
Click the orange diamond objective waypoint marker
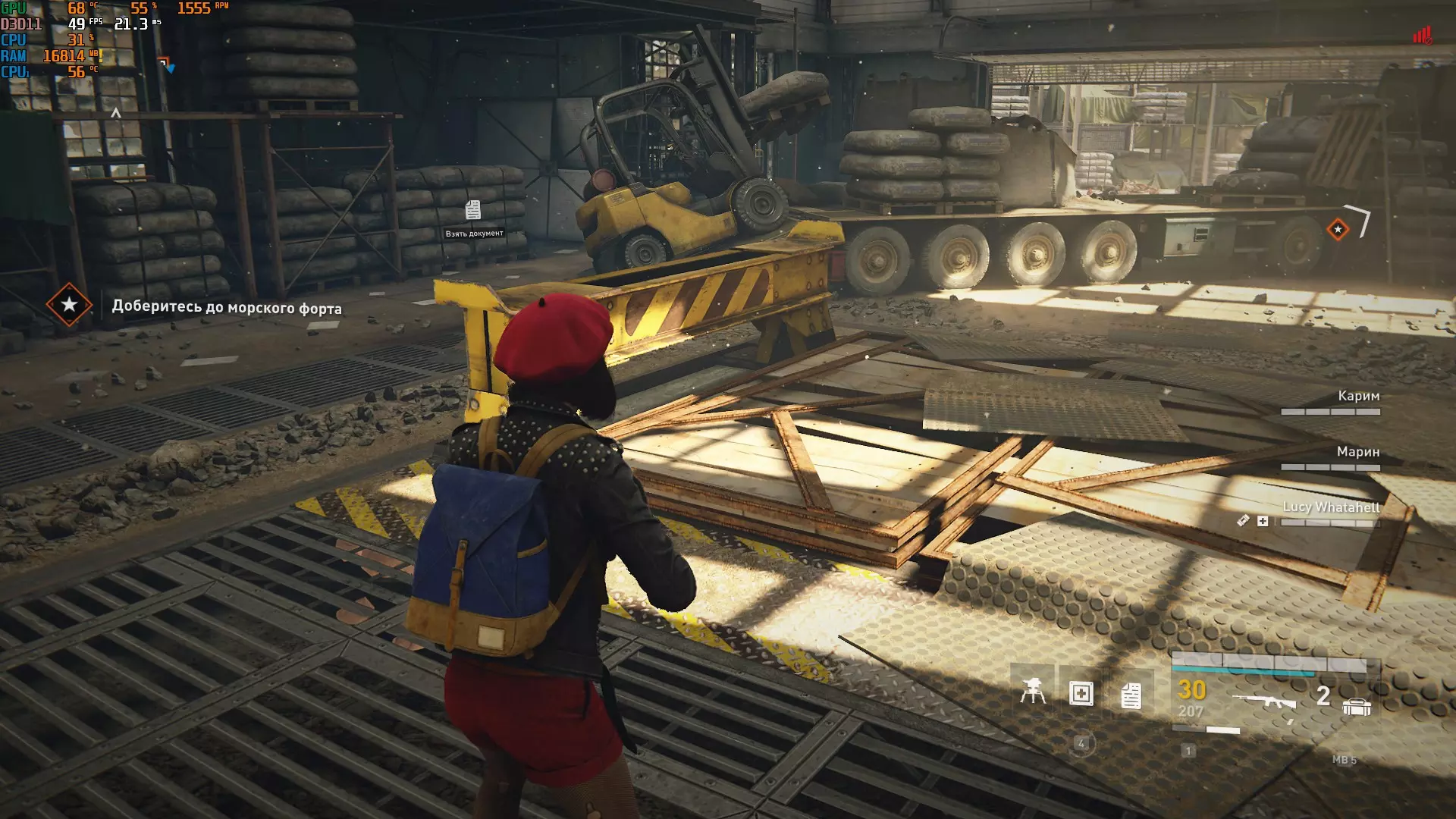(x=1338, y=229)
